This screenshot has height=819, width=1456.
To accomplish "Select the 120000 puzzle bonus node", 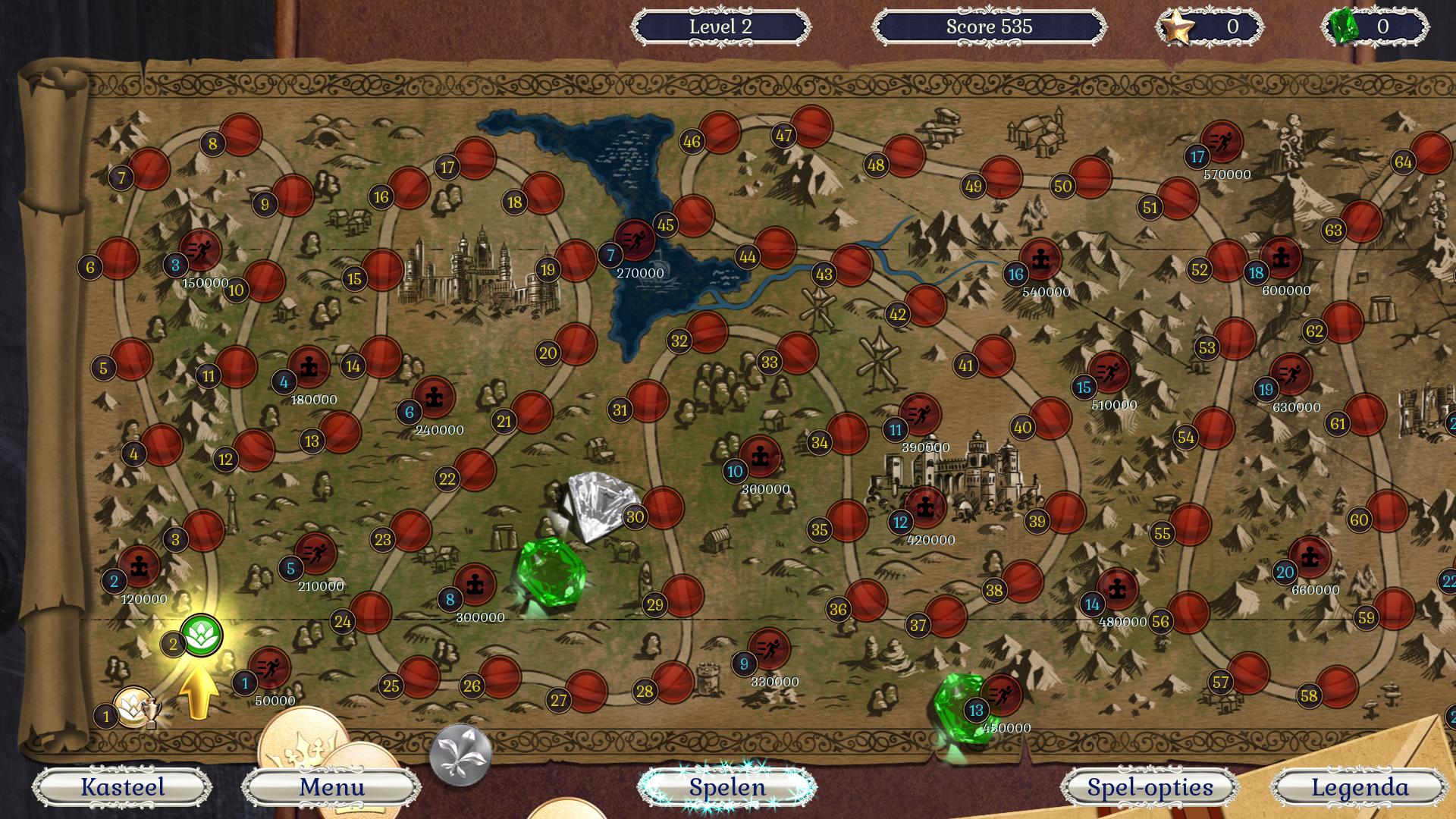I will (x=139, y=566).
